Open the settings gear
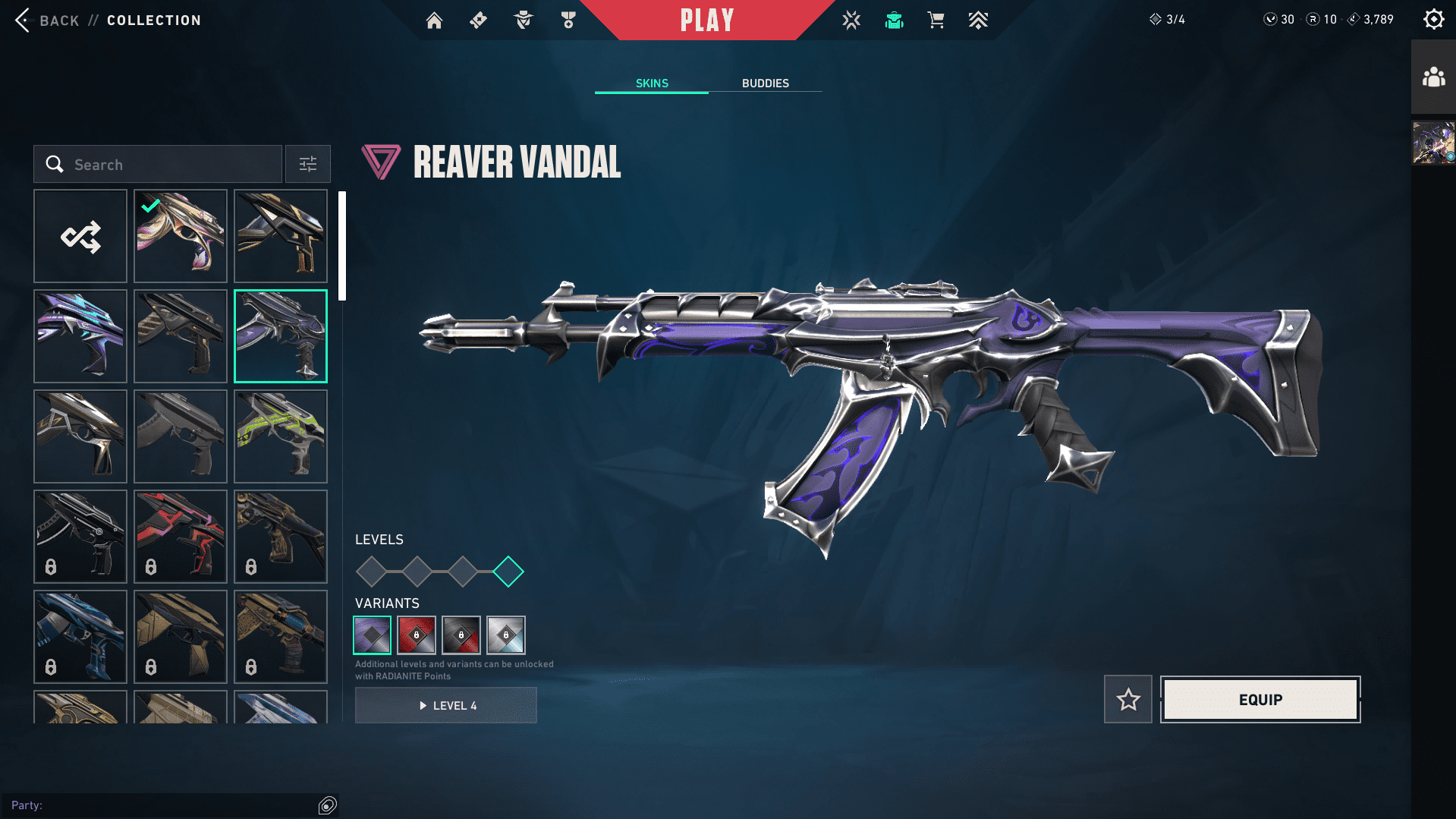 1433,19
